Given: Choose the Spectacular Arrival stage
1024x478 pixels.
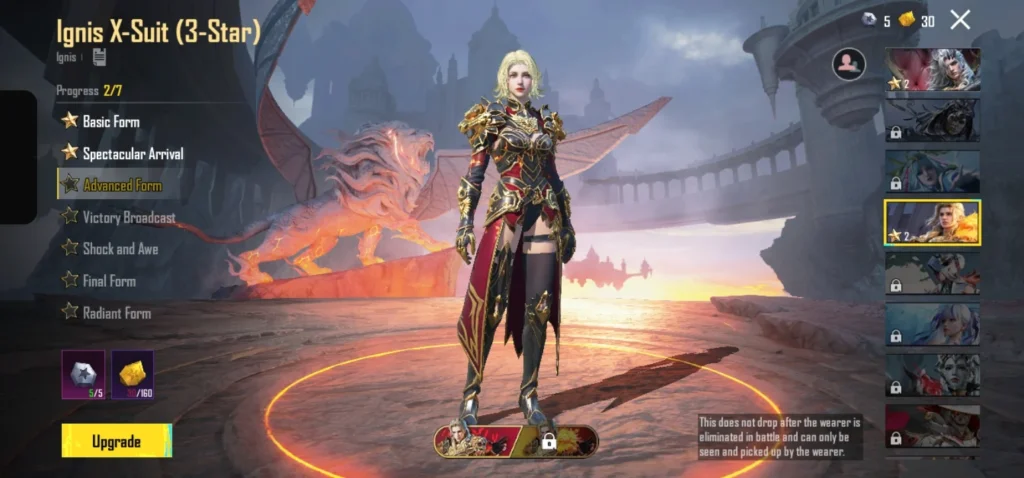Looking at the screenshot, I should (132, 153).
